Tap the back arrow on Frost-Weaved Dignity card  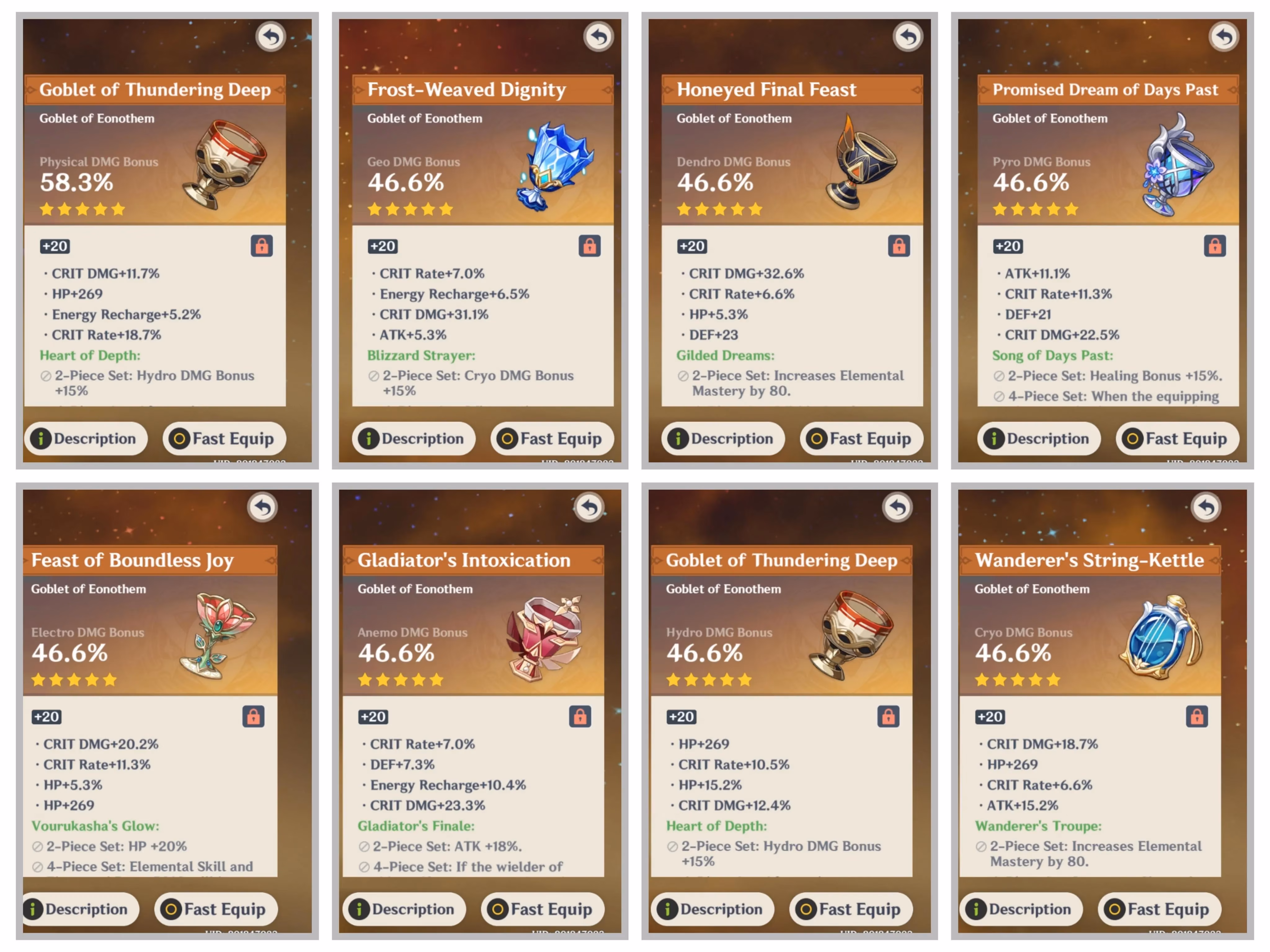(x=598, y=36)
